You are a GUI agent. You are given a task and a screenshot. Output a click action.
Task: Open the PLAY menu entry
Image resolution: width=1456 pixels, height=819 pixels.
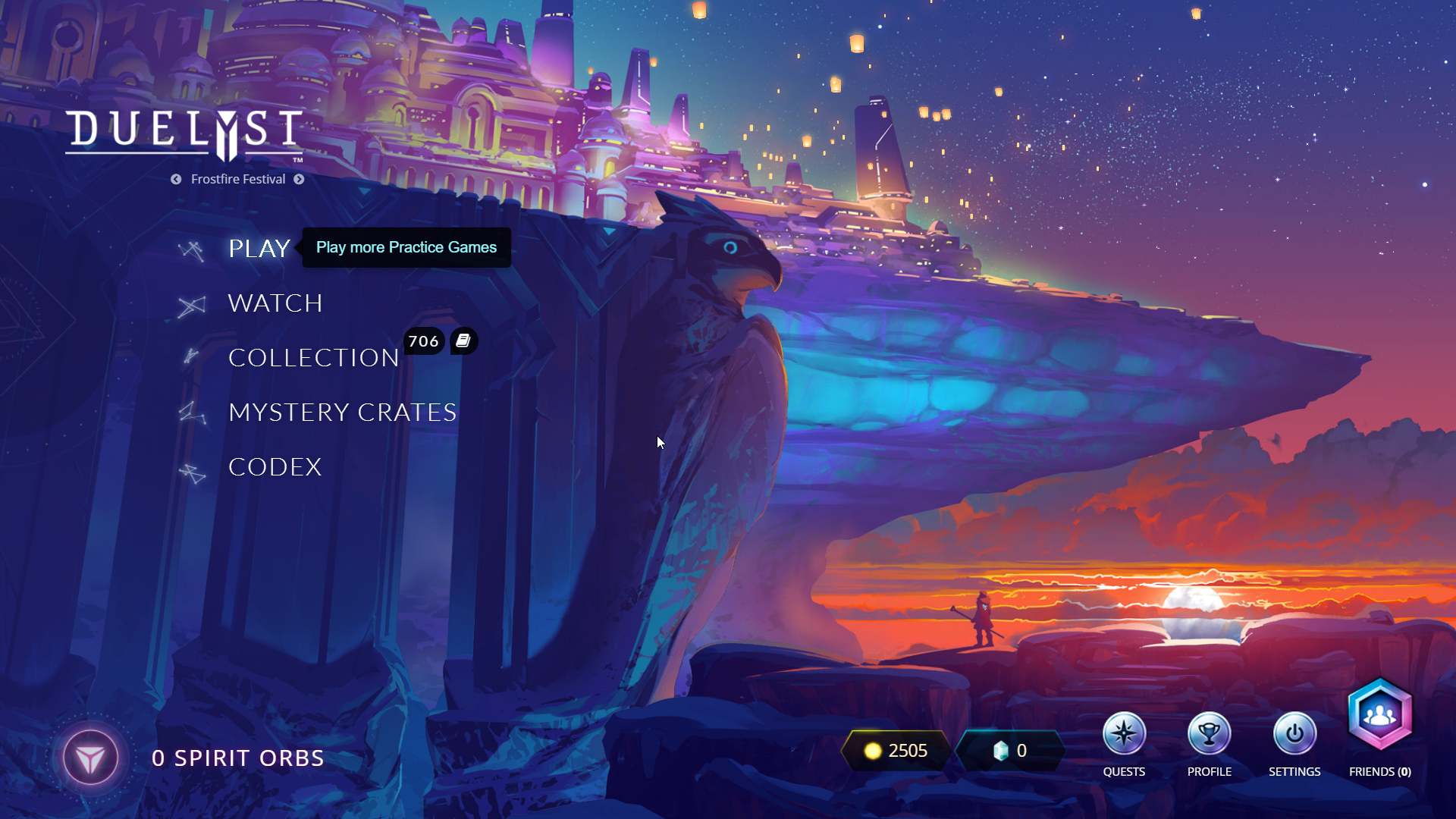coord(259,249)
